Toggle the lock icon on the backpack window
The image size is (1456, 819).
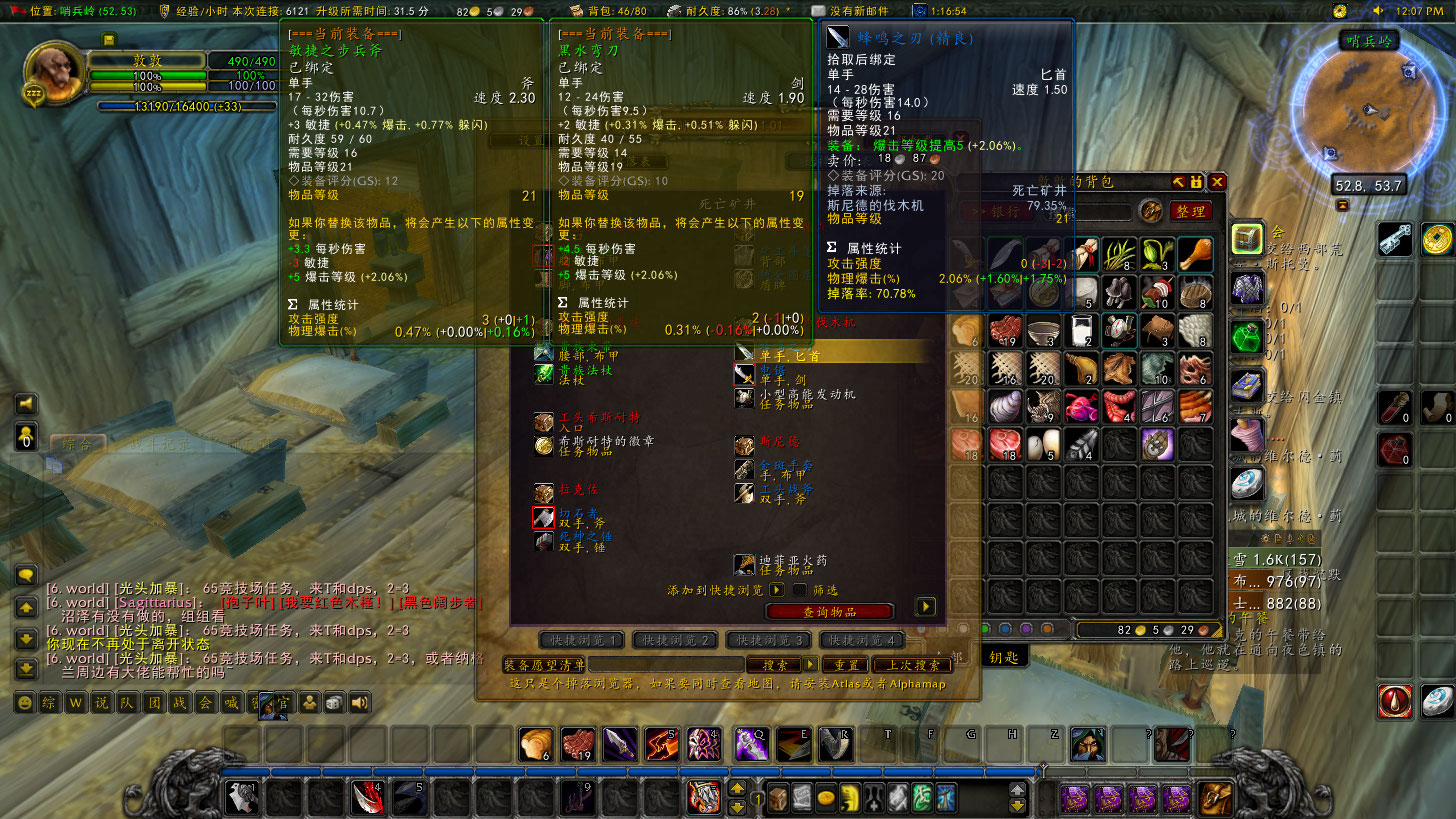[1197, 183]
